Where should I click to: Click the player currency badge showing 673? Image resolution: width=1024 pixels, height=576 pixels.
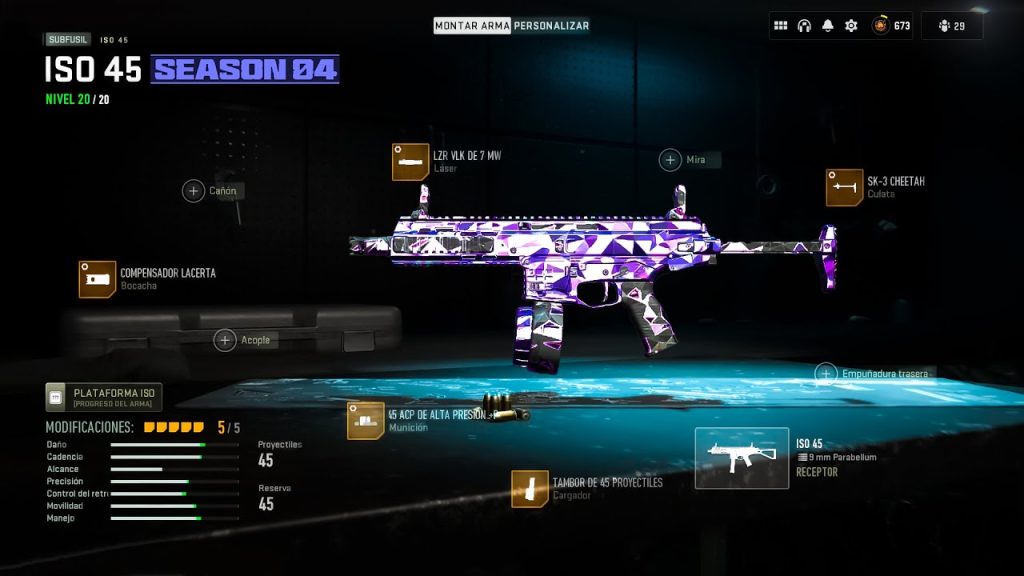(x=891, y=26)
